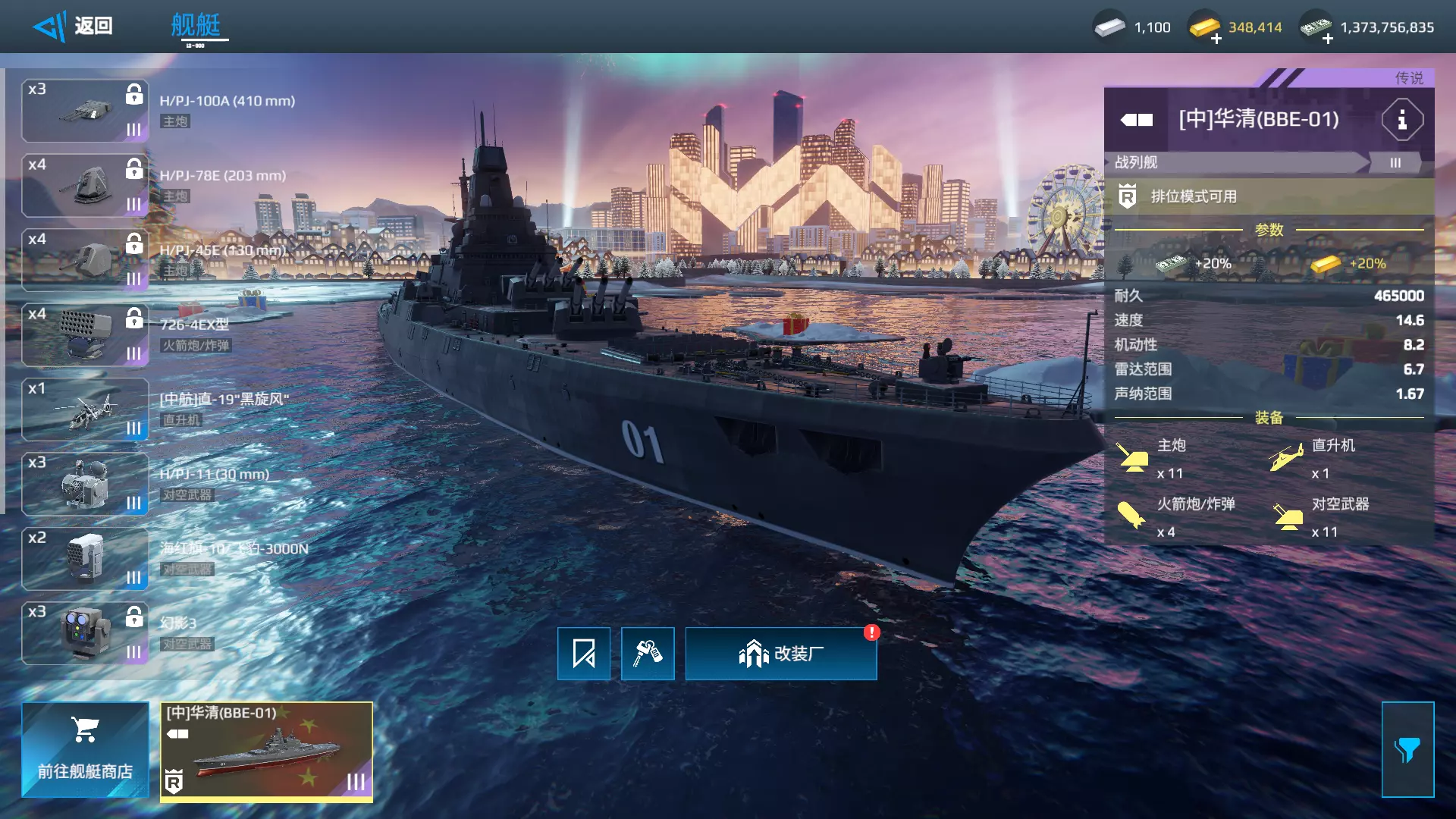
Task: Open the 改装厂 refit workshop
Action: coord(781,654)
